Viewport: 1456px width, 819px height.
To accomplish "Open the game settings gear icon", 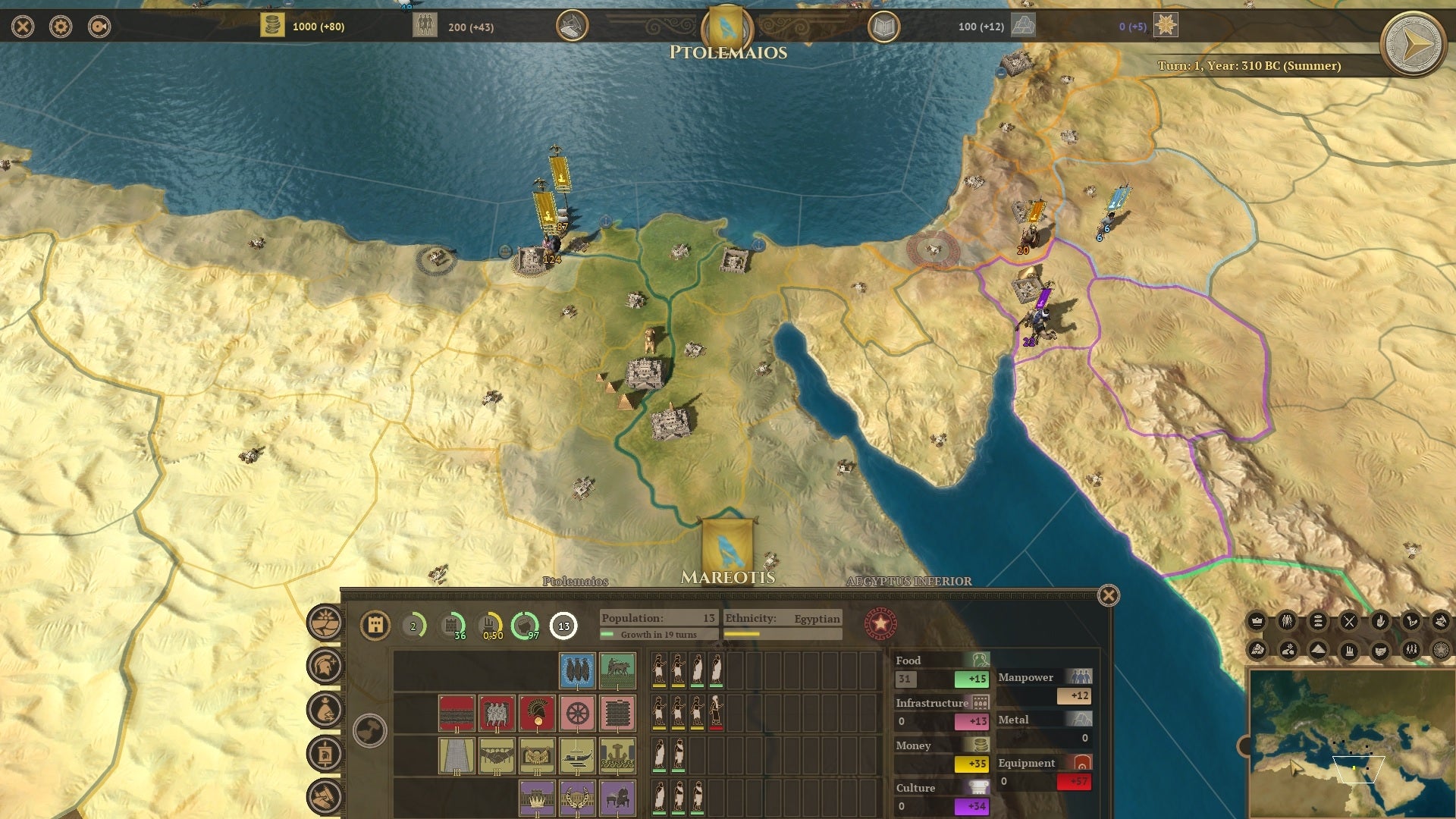I will pos(61,25).
